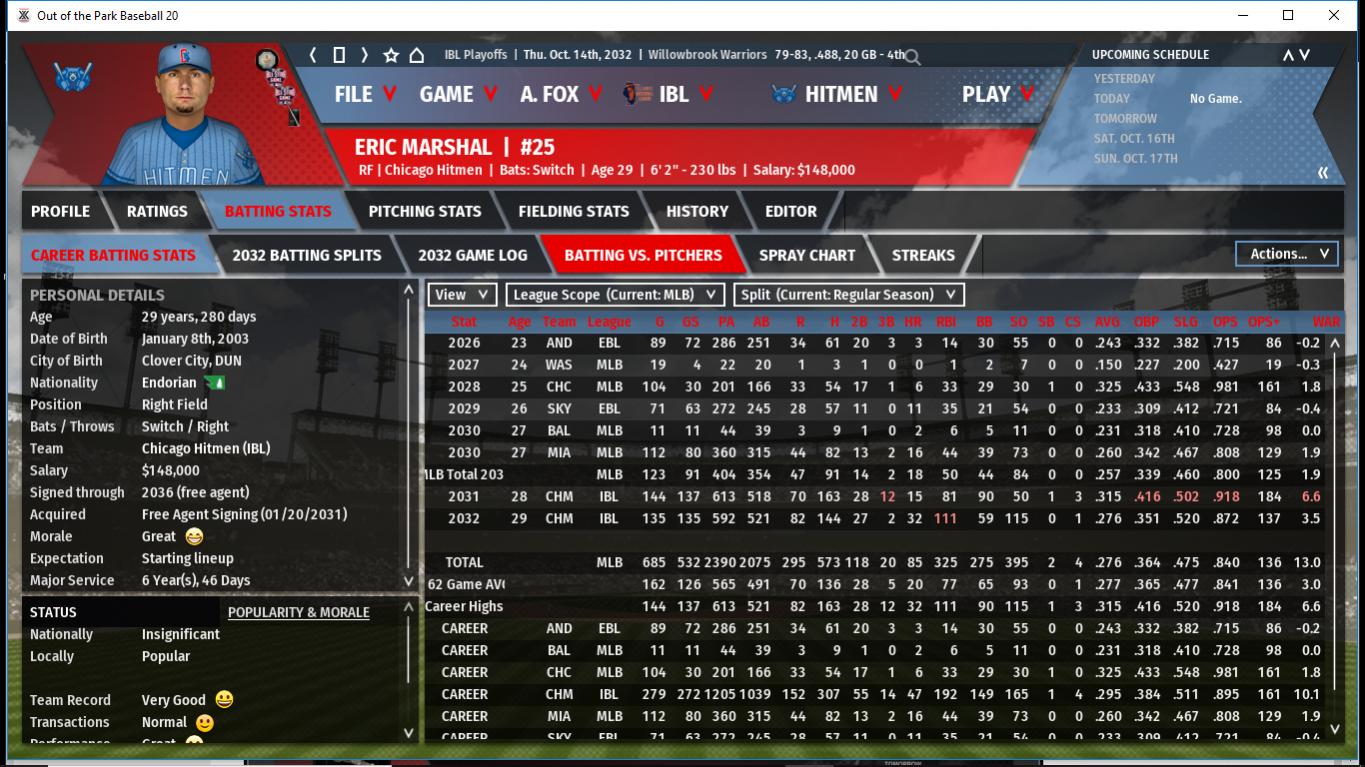The width and height of the screenshot is (1365, 767).
Task: Select 2032 GAME LOG subtab
Action: (472, 255)
